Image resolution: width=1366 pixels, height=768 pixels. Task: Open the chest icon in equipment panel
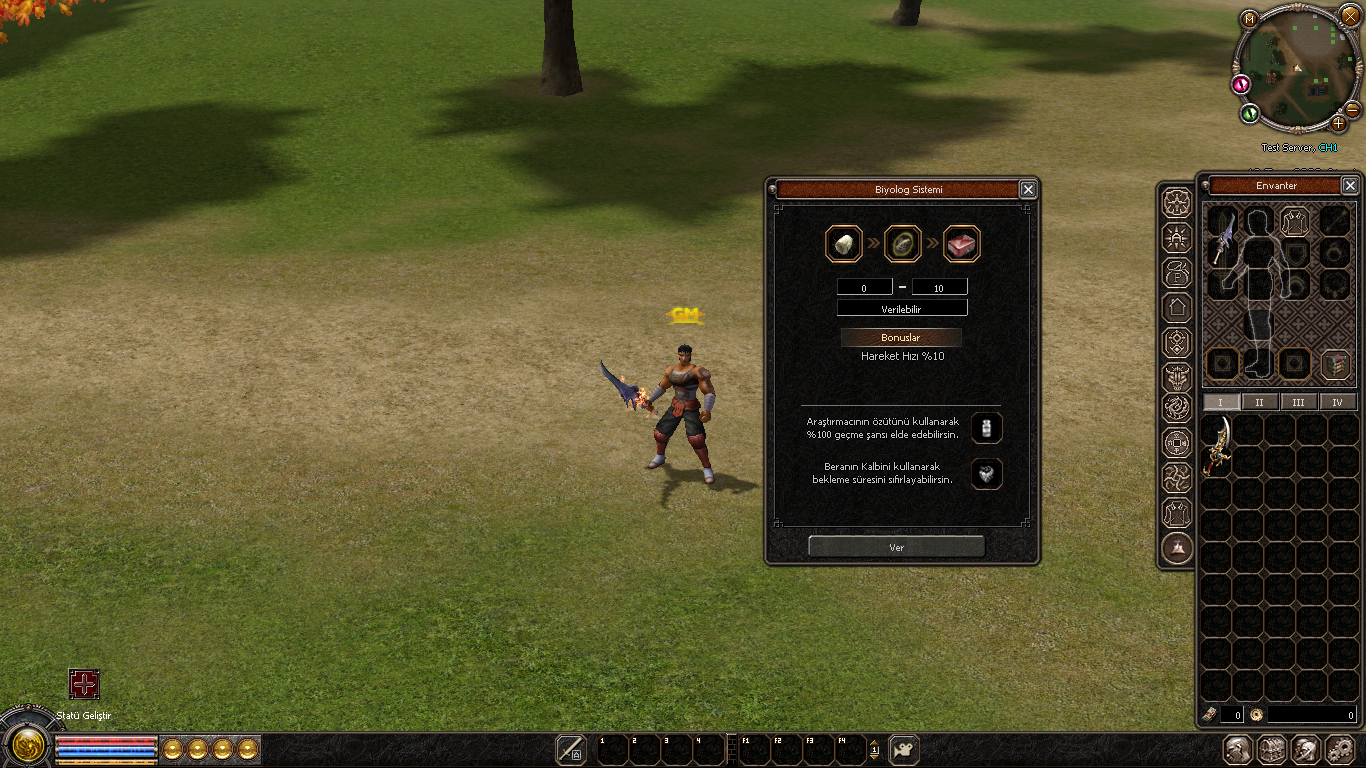pyautogui.click(x=1335, y=364)
